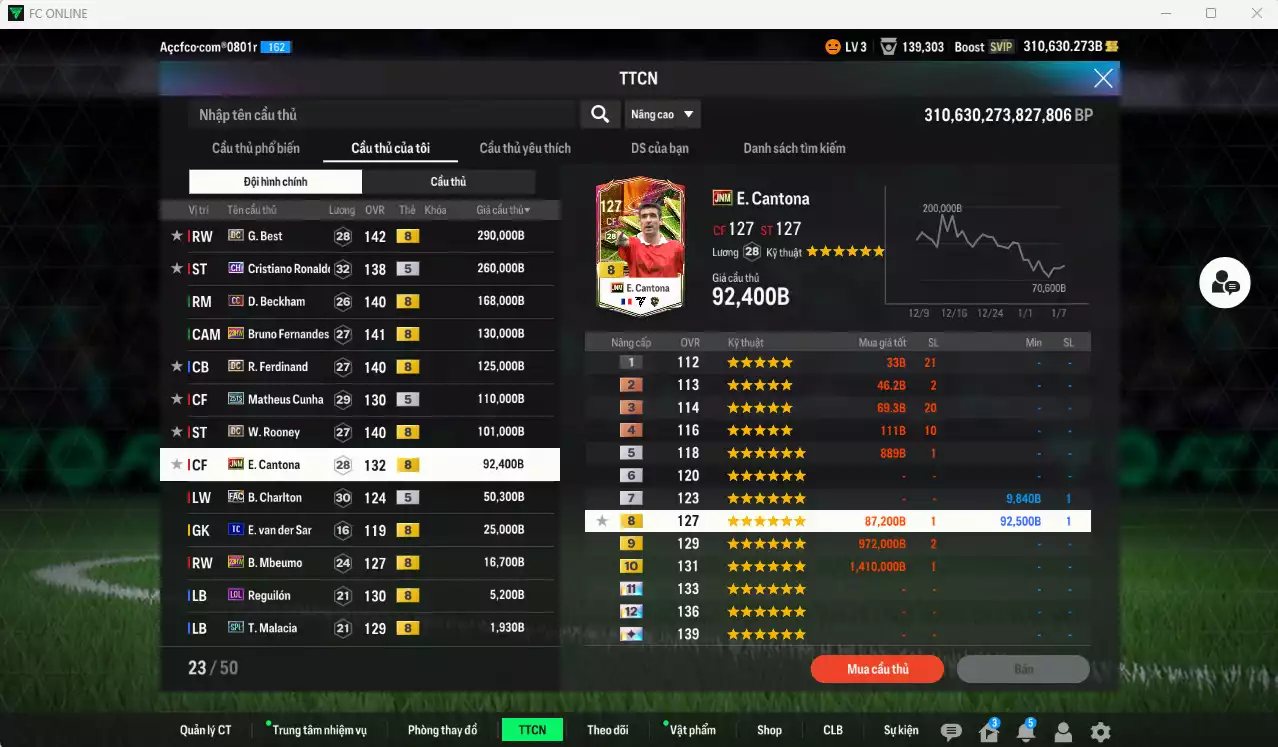Switch to Cầu thủ phổ biến tab
Viewport: 1278px width, 747px height.
[x=256, y=148]
